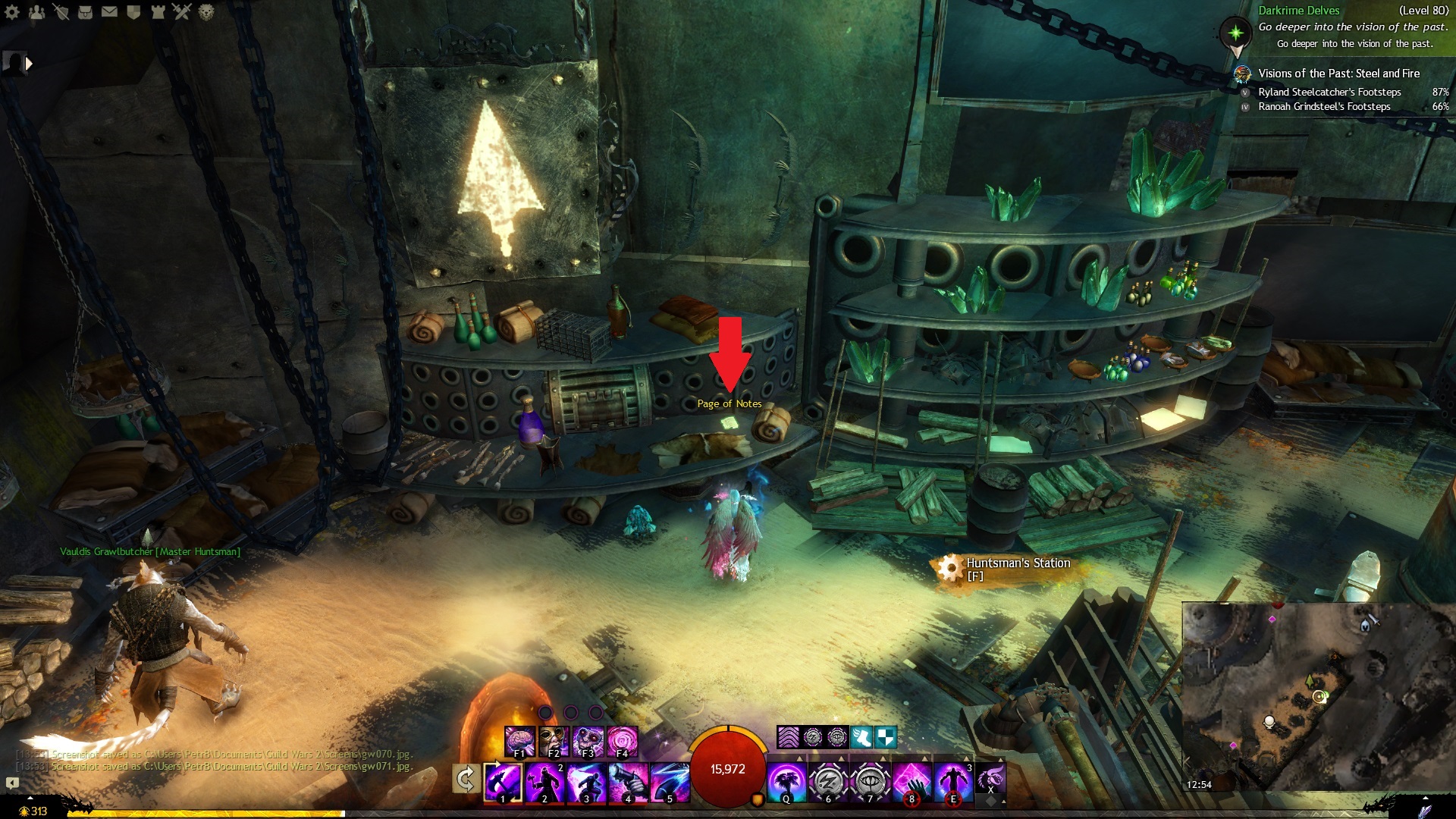The image size is (1456, 819).
Task: Expand the party portrait arrow
Action: click(29, 64)
